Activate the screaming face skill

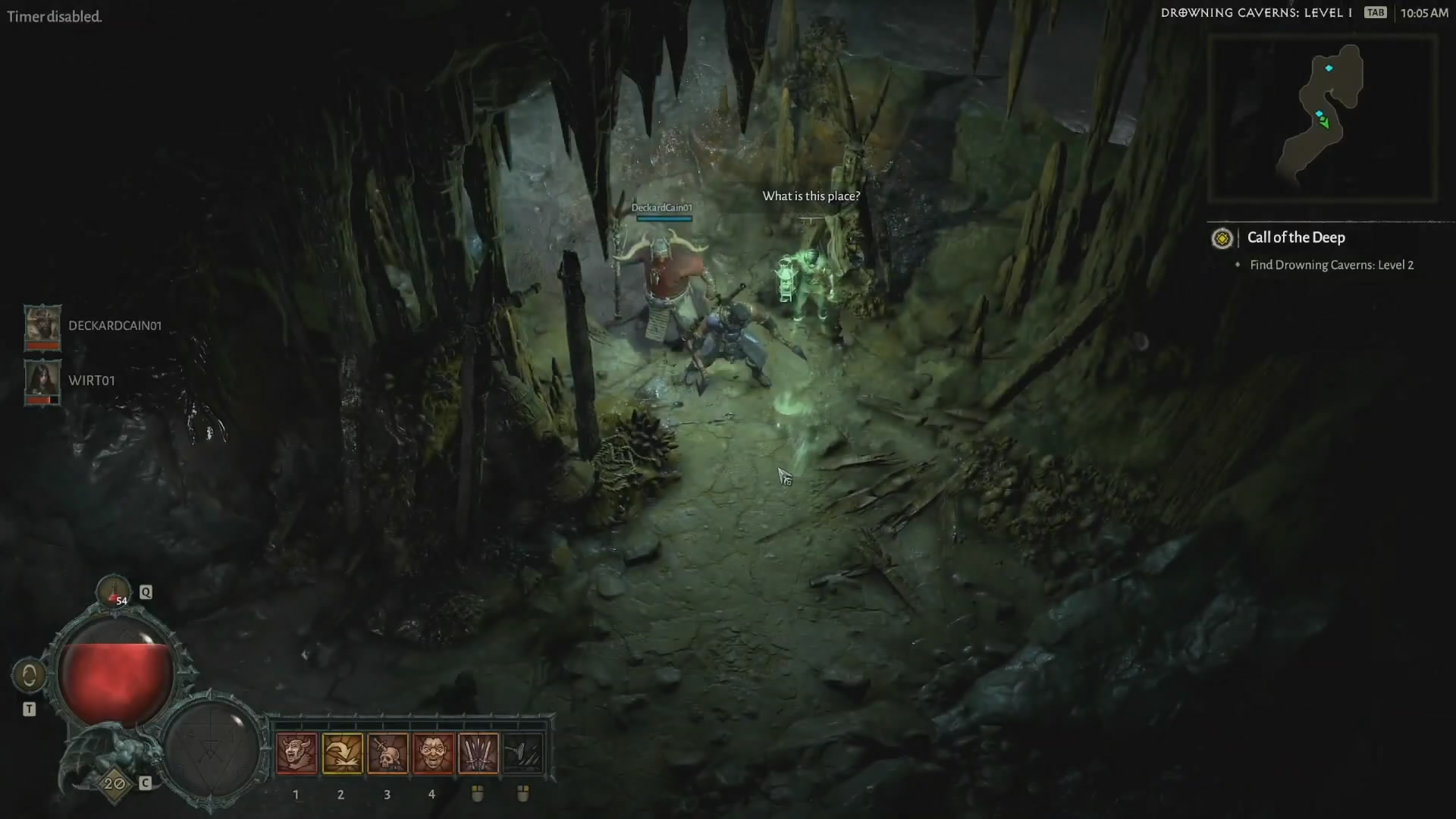tap(433, 753)
